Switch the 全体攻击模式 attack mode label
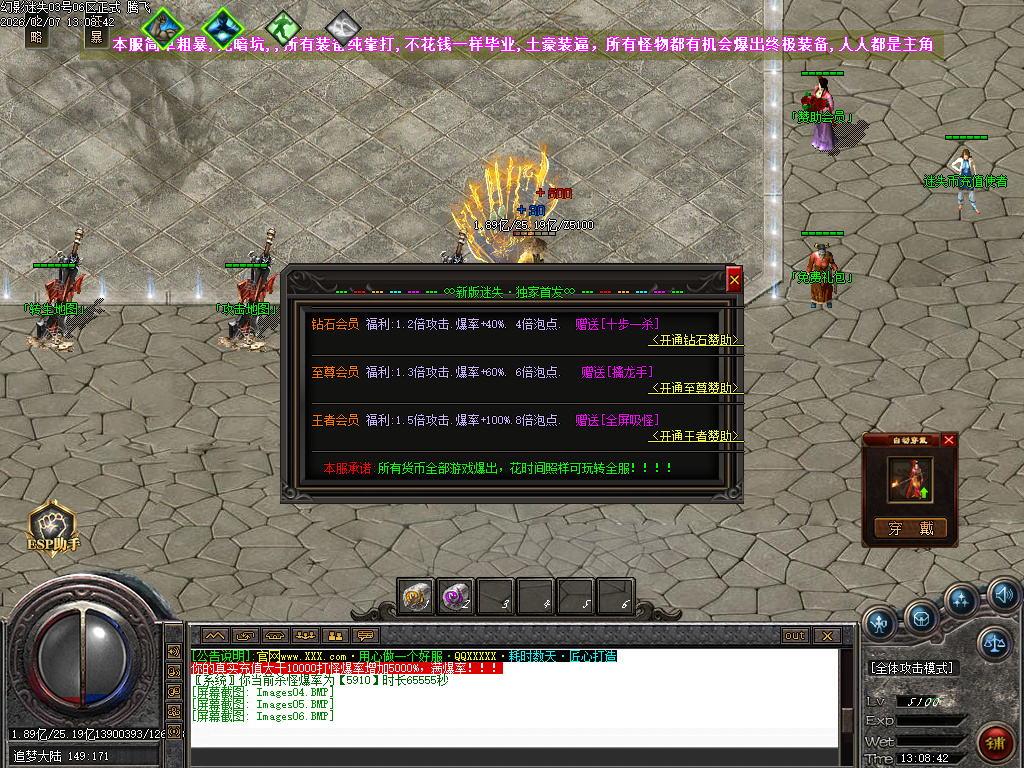Image resolution: width=1024 pixels, height=768 pixels. (914, 667)
